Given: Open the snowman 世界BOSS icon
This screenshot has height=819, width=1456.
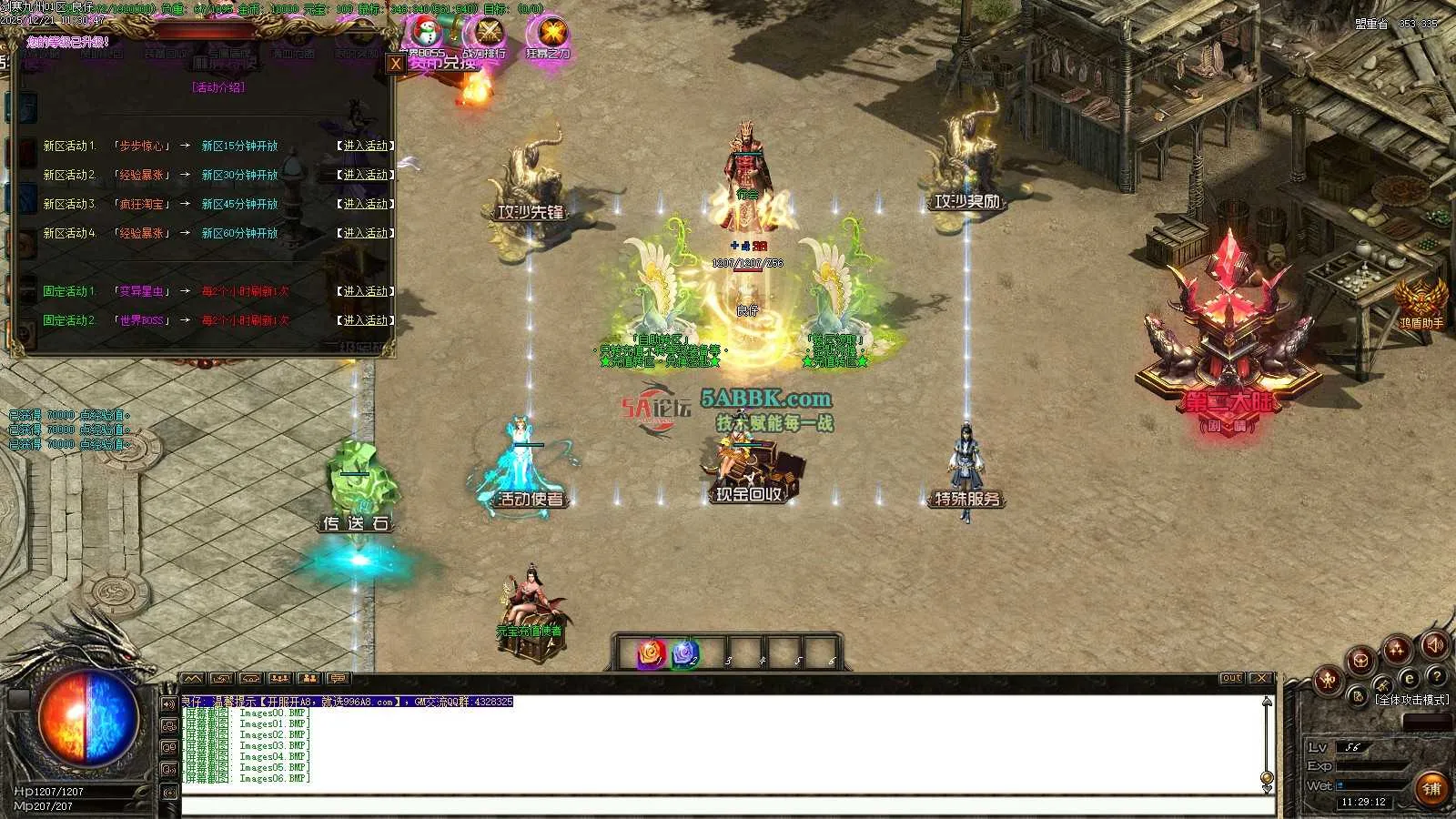Looking at the screenshot, I should pyautogui.click(x=424, y=35).
